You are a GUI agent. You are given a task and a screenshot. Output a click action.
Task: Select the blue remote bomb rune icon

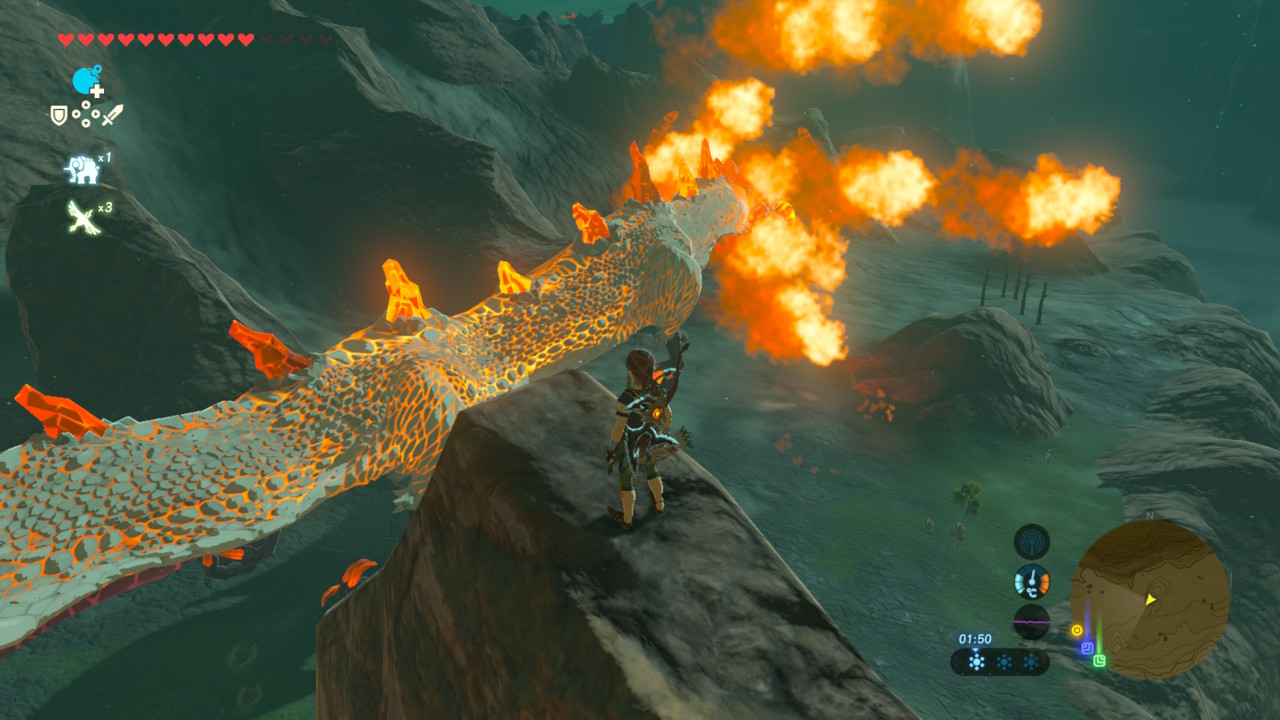coord(87,80)
